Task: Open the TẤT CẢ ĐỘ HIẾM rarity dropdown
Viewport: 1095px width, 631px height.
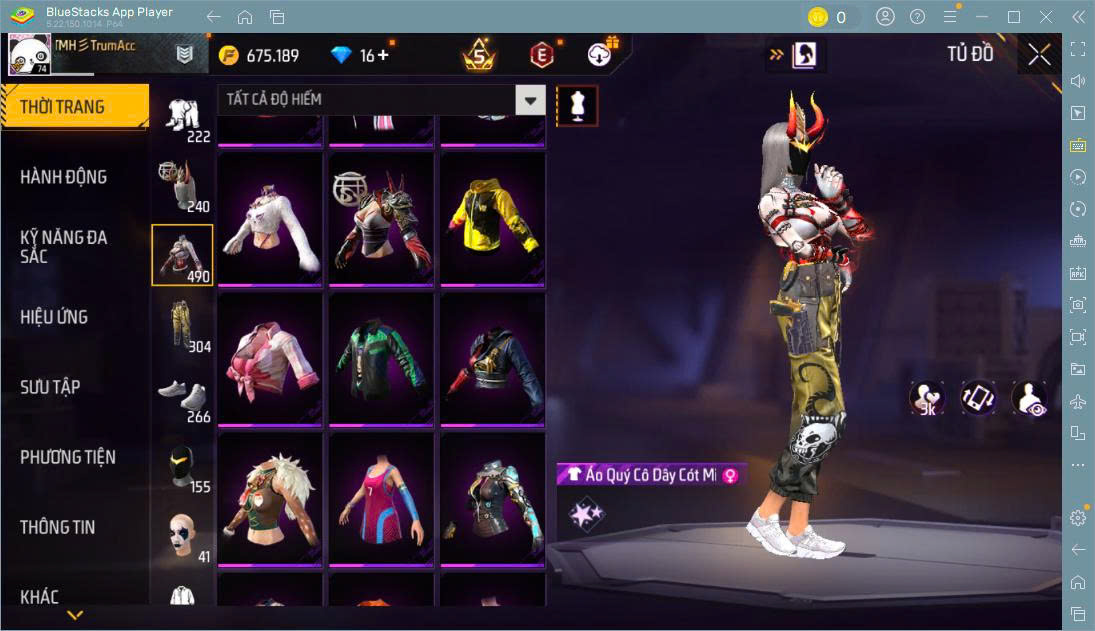Action: [x=530, y=100]
